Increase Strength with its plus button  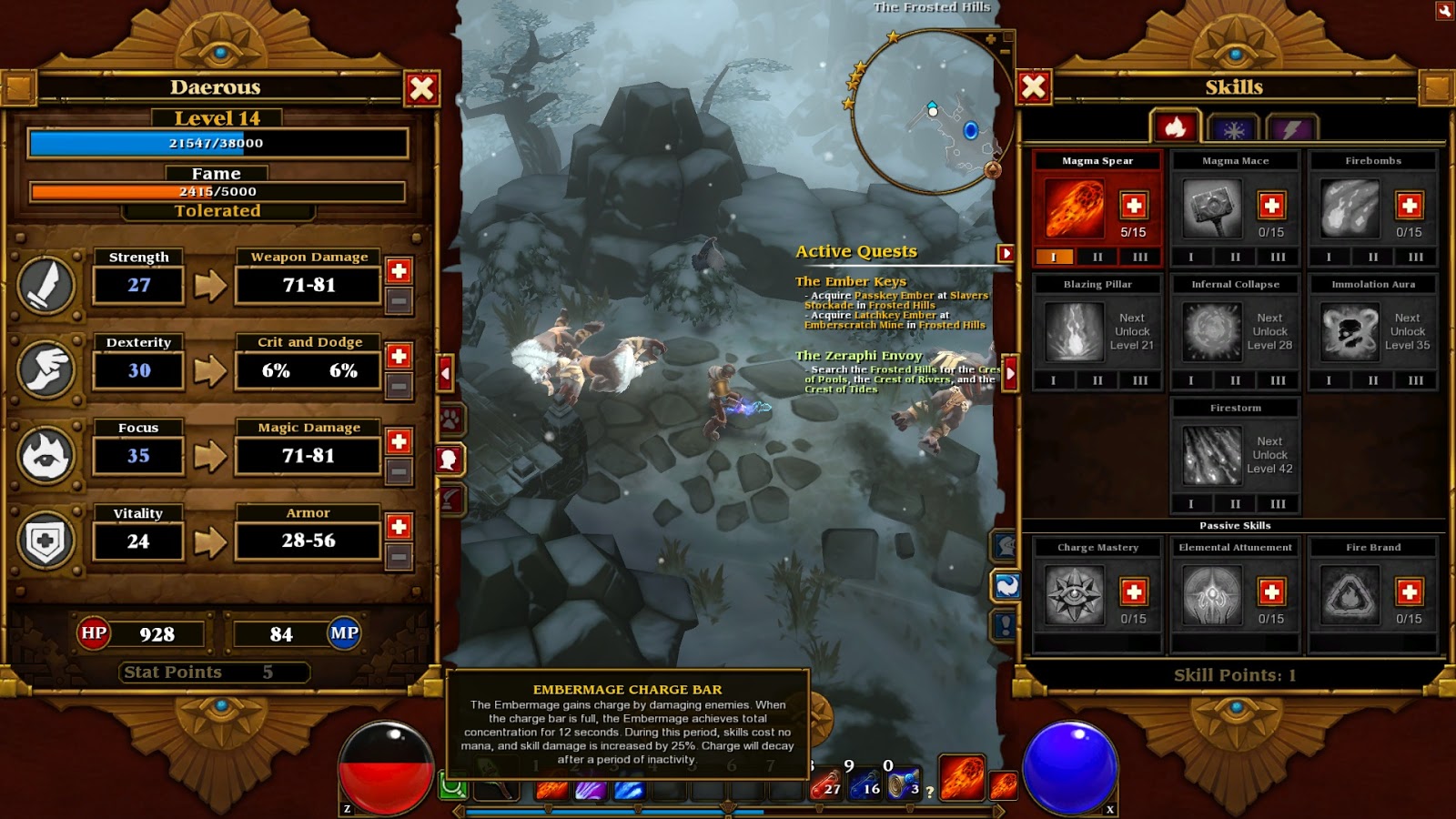(x=399, y=268)
